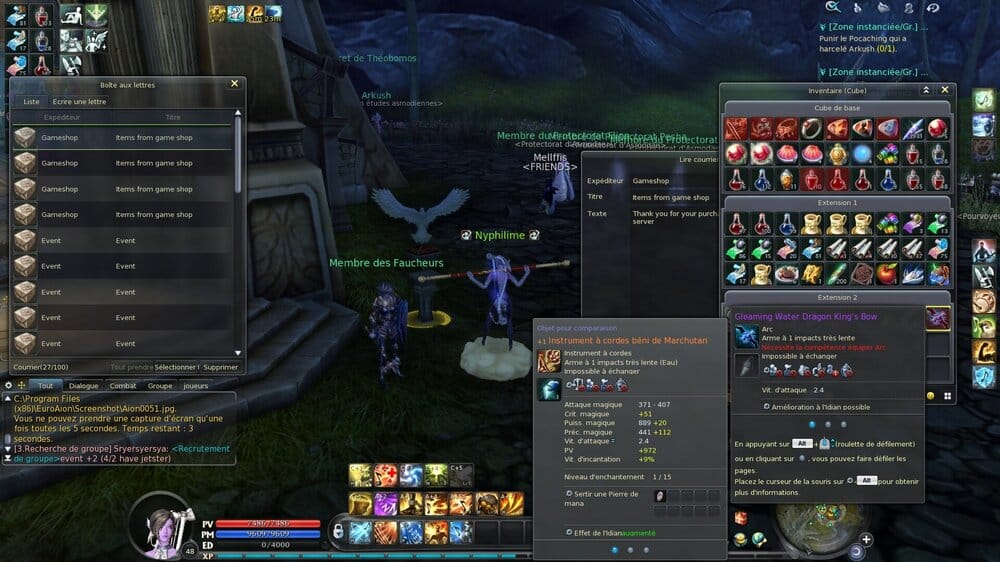This screenshot has height=562, width=1000.
Task: Open the Liste tab in the mailbox
Action: tap(31, 101)
